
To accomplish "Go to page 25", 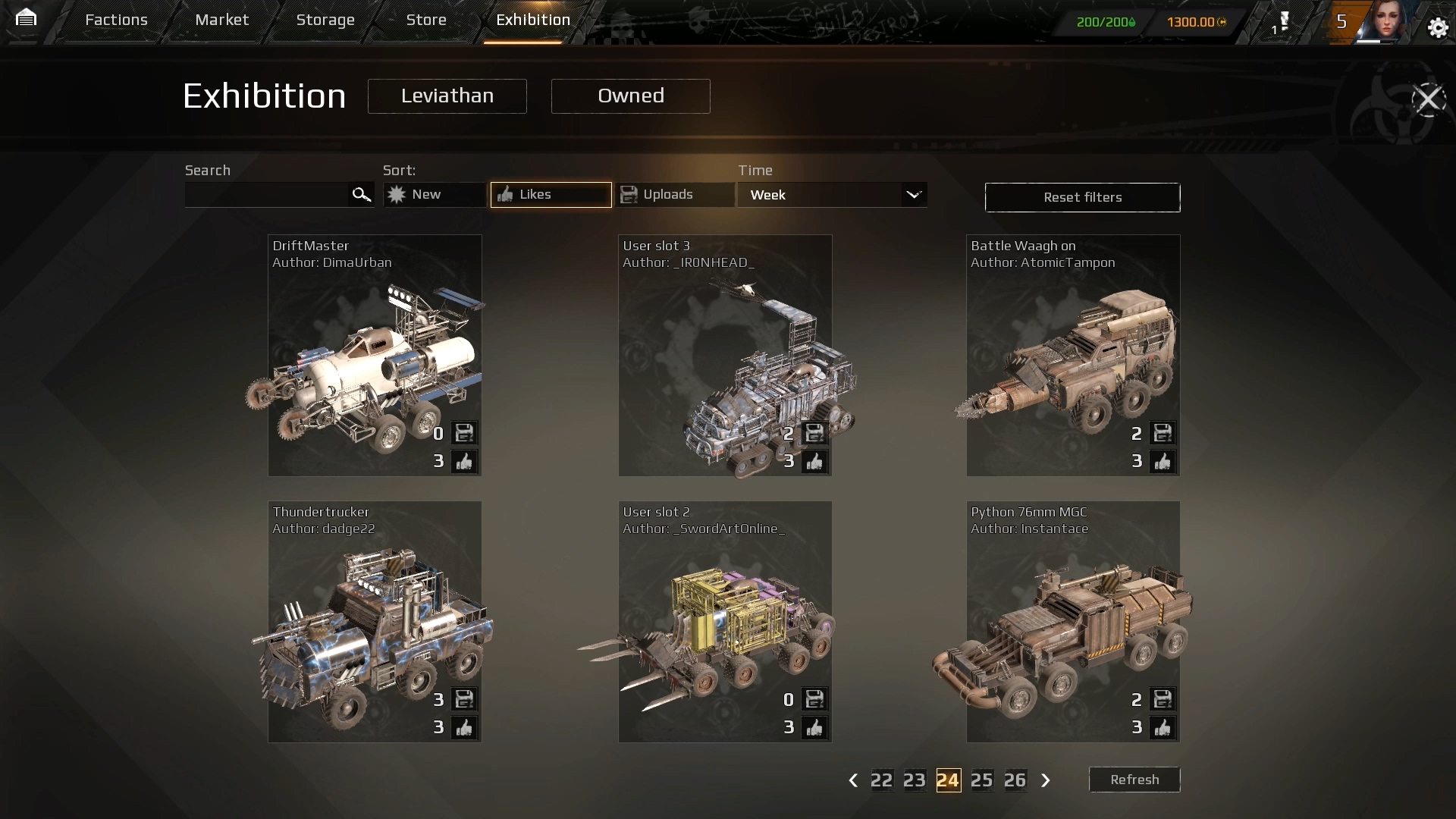I will click(x=981, y=780).
